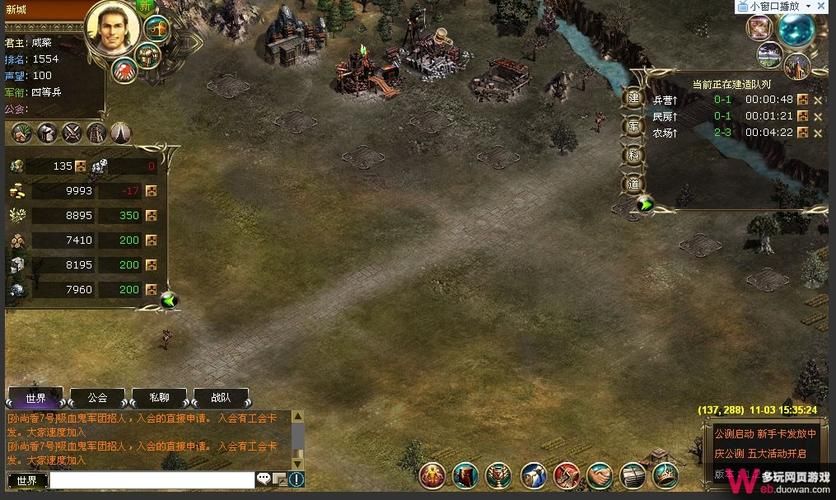Collapse the resource panel with the green arrow
836x500 pixels.
169,299
